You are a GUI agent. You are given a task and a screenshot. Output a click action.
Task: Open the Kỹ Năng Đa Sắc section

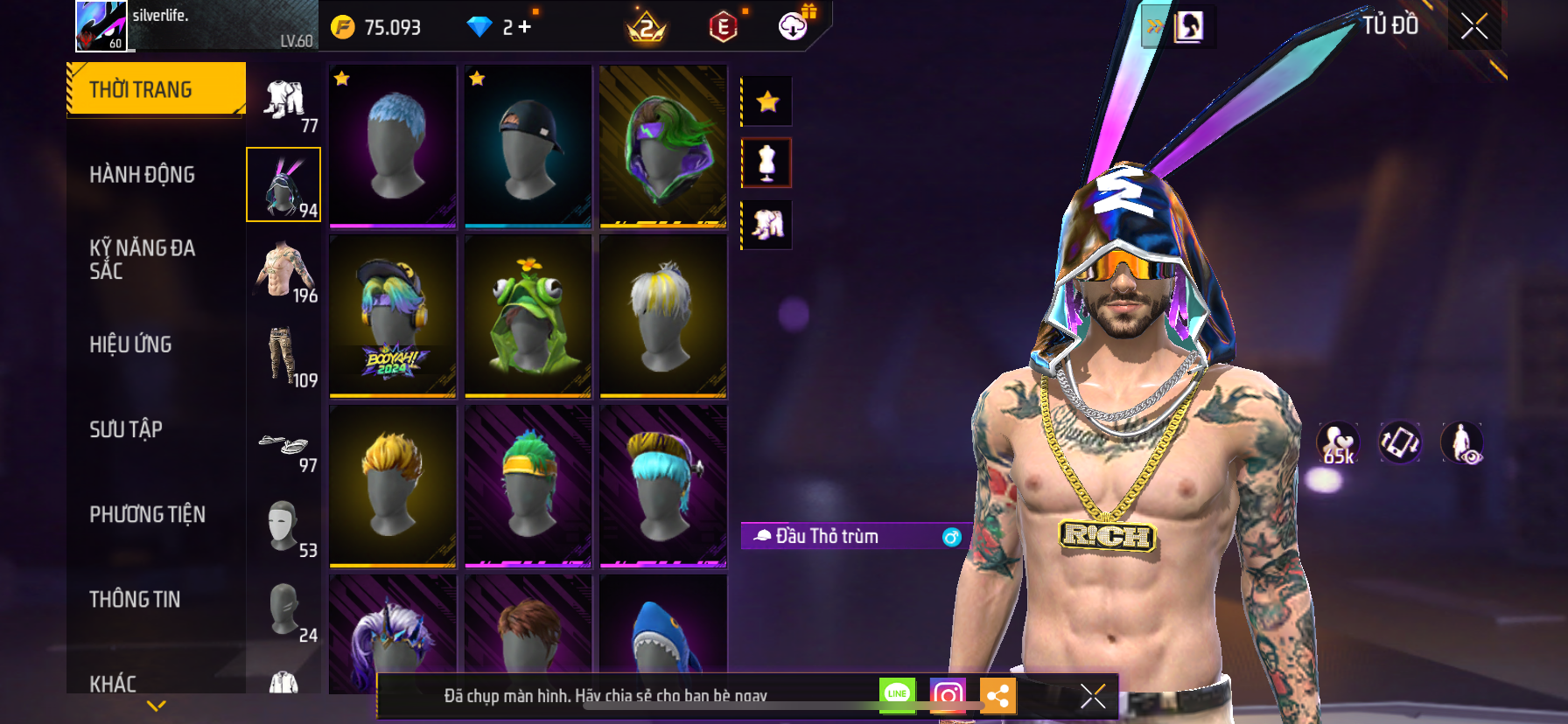(142, 260)
